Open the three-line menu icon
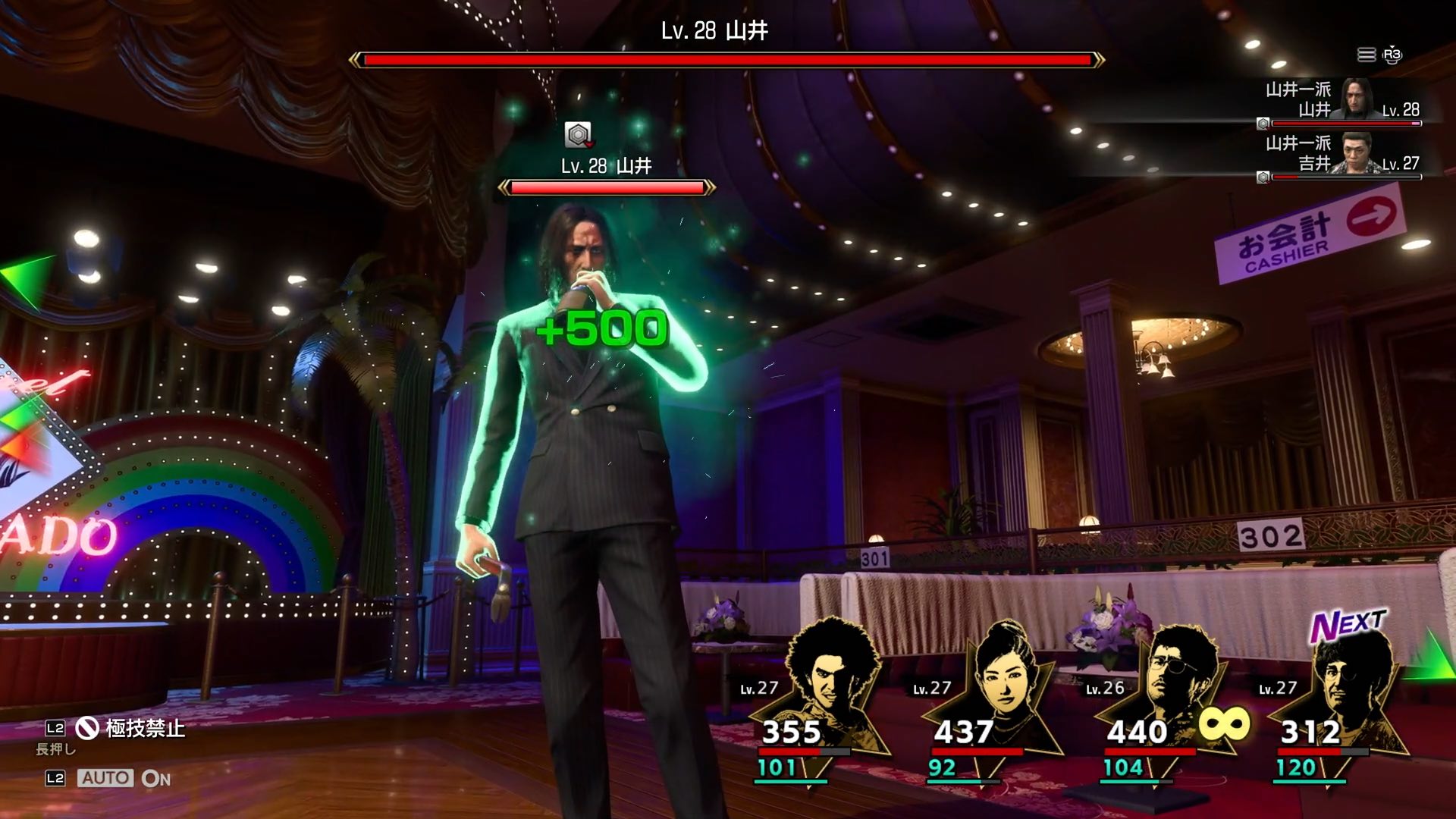This screenshot has height=819, width=1456. click(x=1366, y=55)
